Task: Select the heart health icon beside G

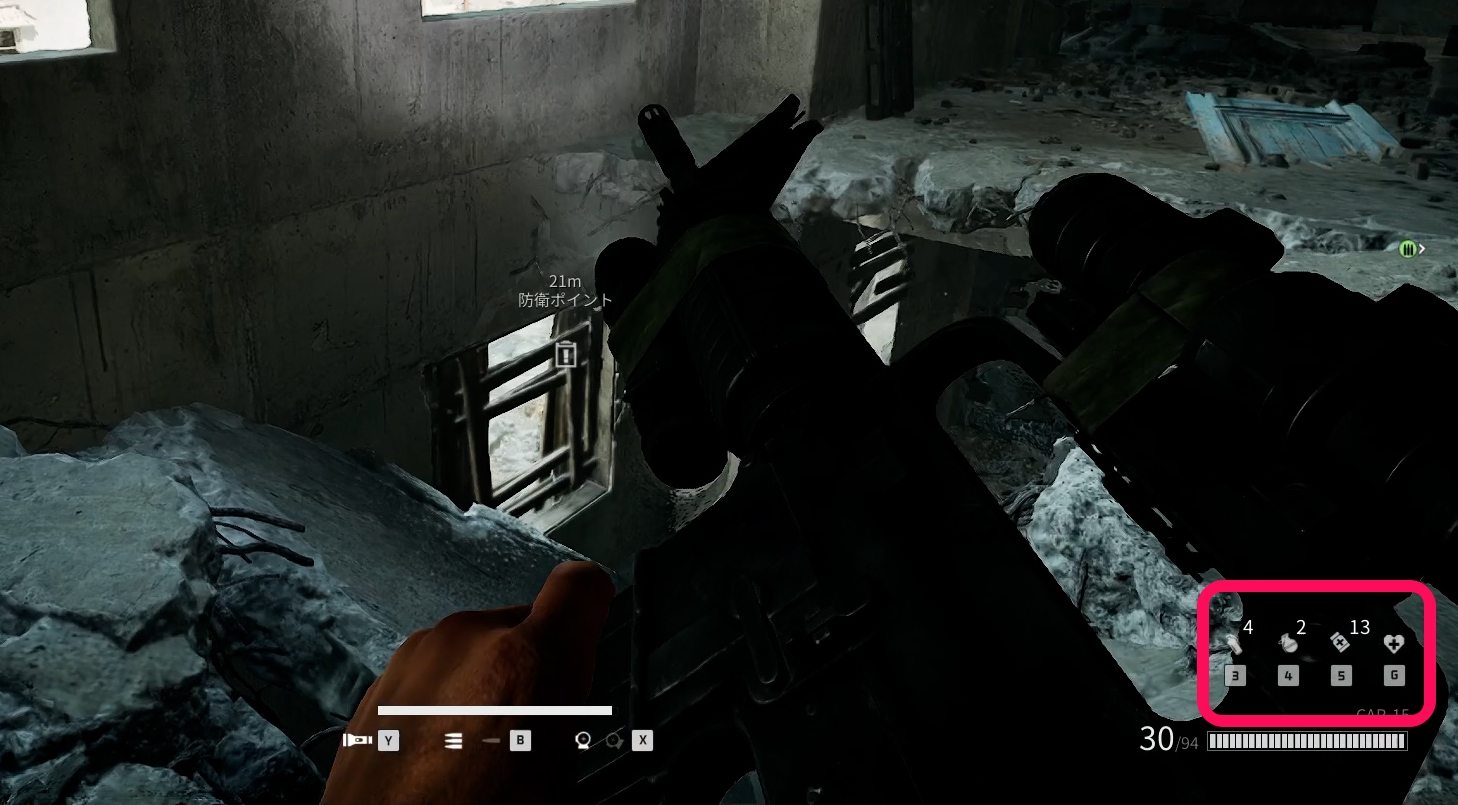Action: pos(1394,643)
